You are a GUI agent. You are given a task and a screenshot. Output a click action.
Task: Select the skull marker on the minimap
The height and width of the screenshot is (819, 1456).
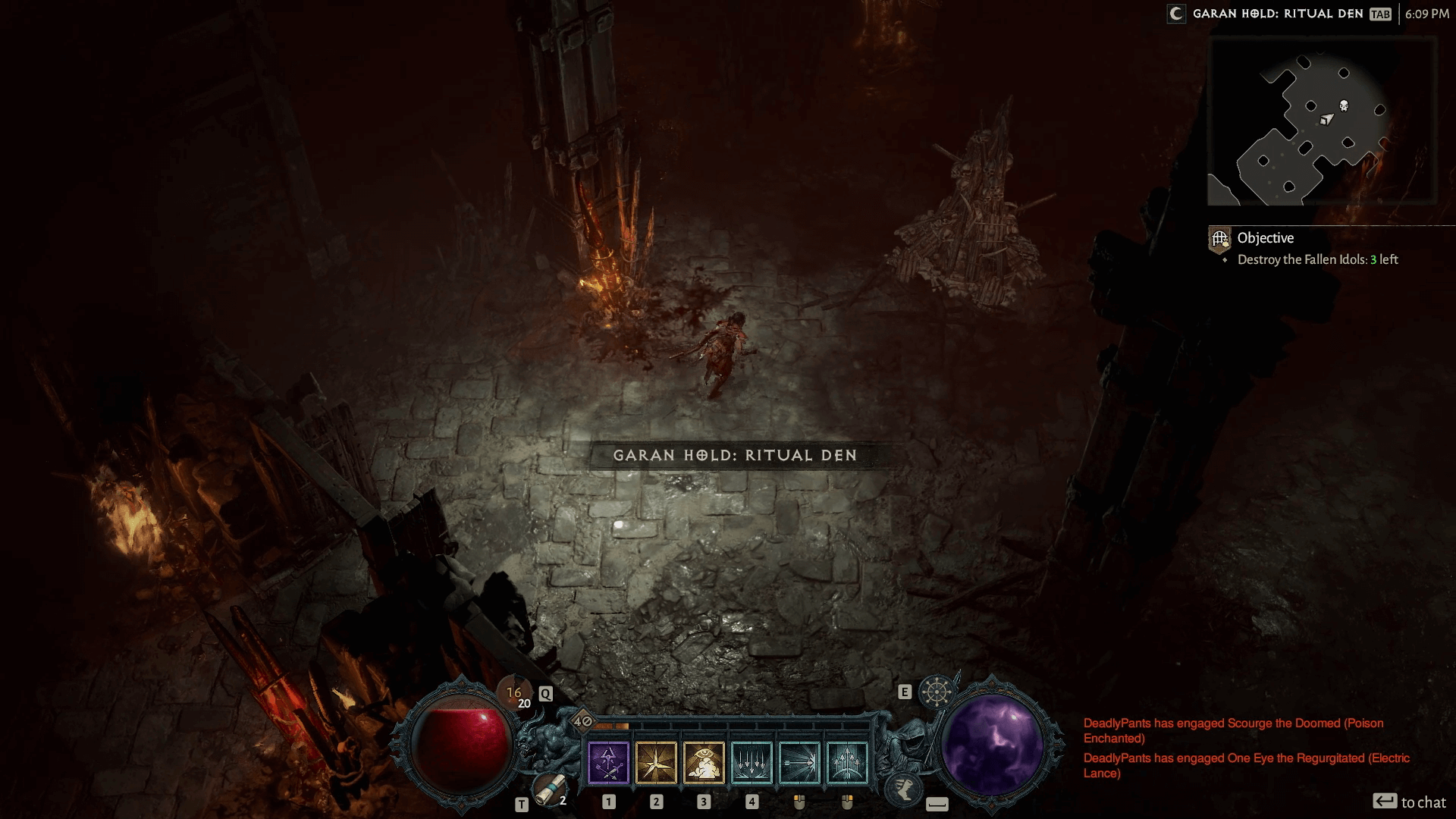coord(1344,105)
